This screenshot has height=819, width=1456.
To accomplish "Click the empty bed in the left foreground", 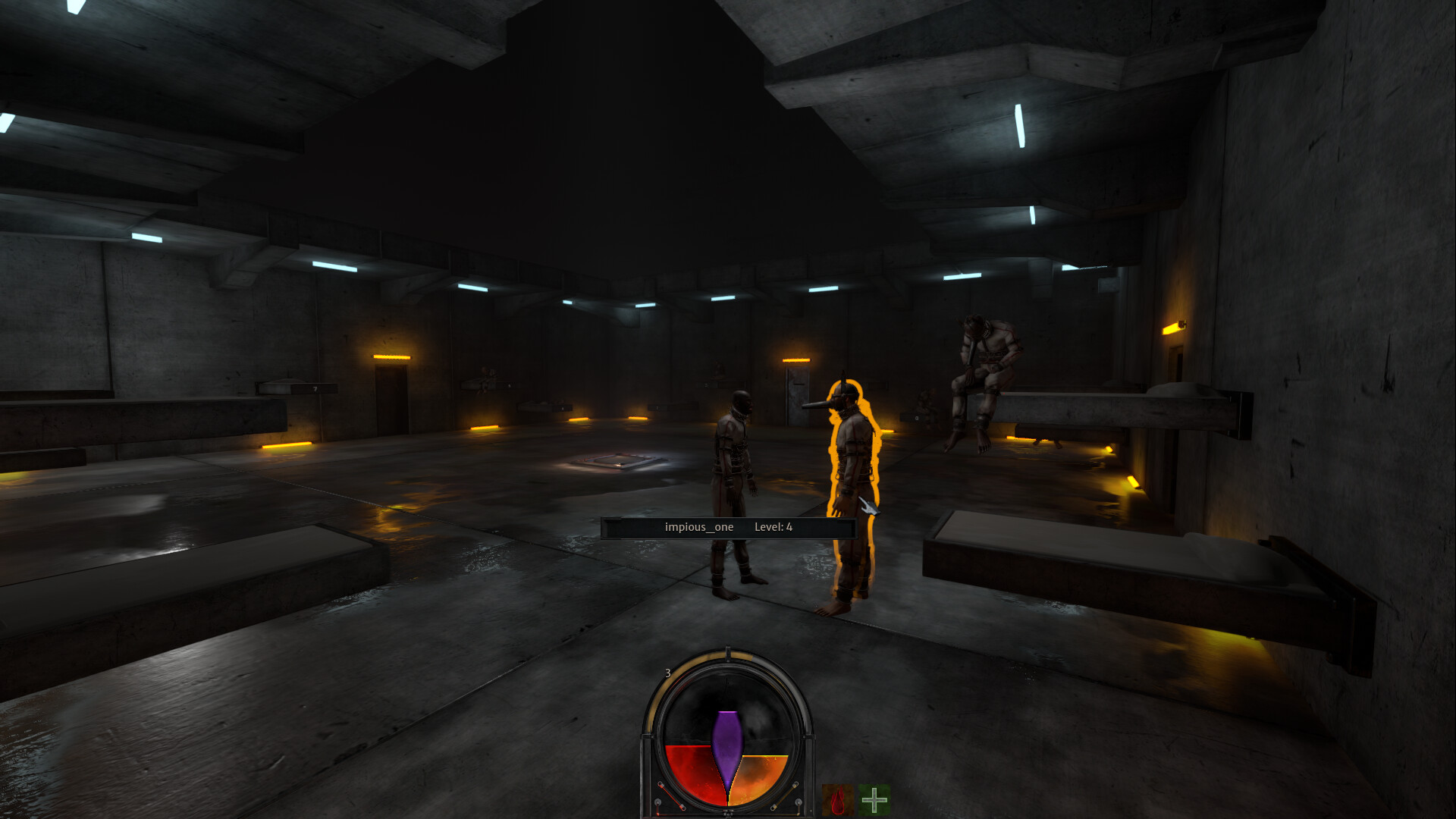I will (190, 576).
